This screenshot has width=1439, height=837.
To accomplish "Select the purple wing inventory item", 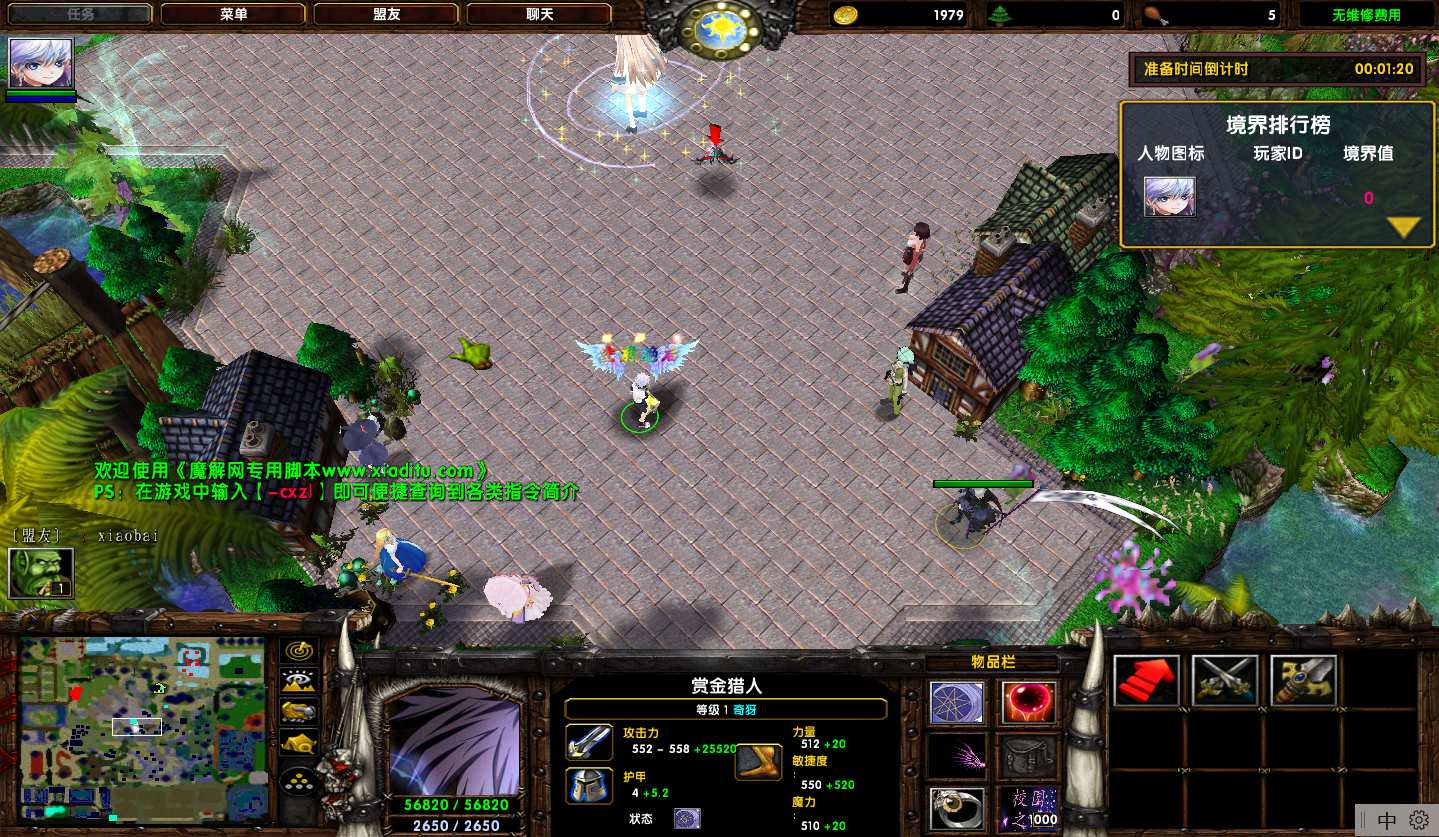I will point(956,757).
